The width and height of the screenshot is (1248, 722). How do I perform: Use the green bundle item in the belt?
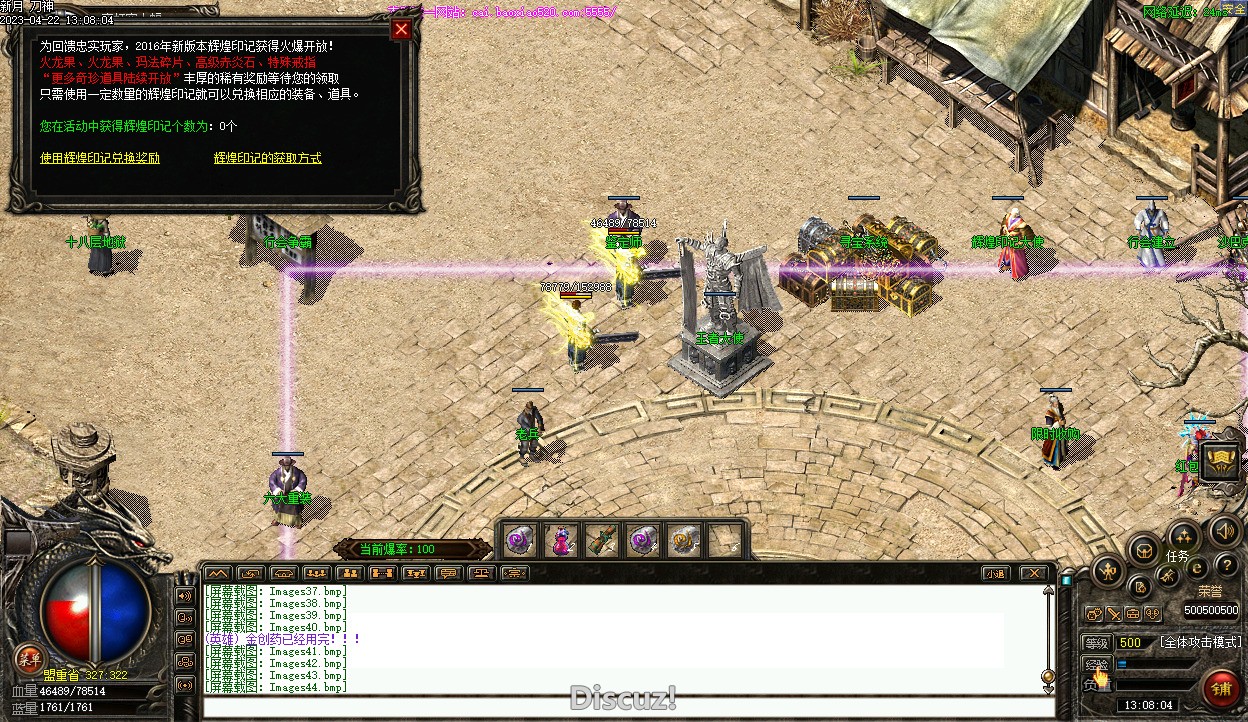point(601,541)
